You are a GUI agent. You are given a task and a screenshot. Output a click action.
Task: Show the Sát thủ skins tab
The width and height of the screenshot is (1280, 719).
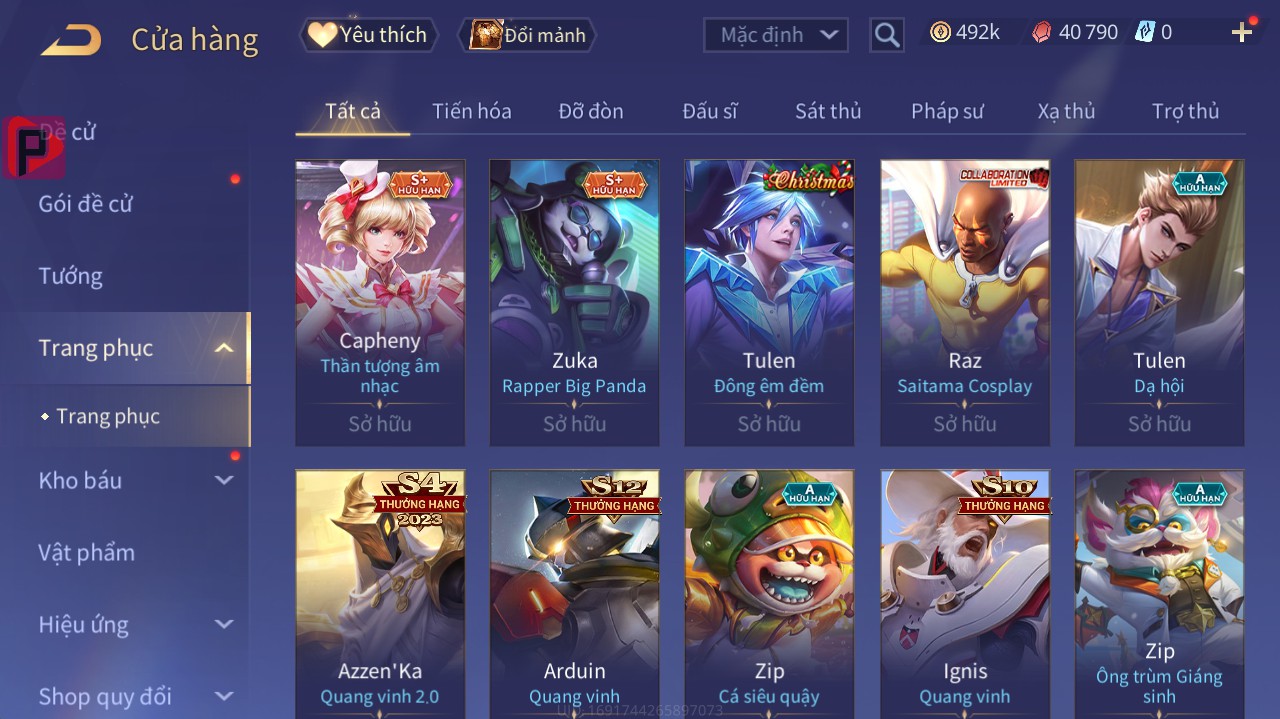(x=827, y=111)
